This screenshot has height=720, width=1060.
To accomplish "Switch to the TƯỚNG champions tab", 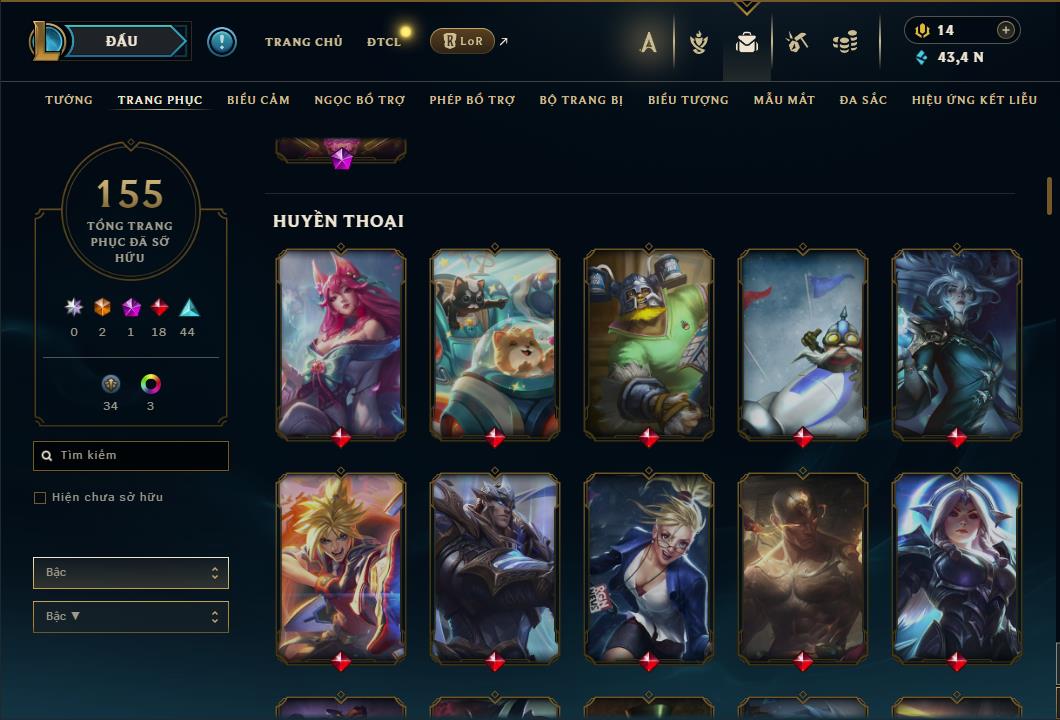I will 69,100.
